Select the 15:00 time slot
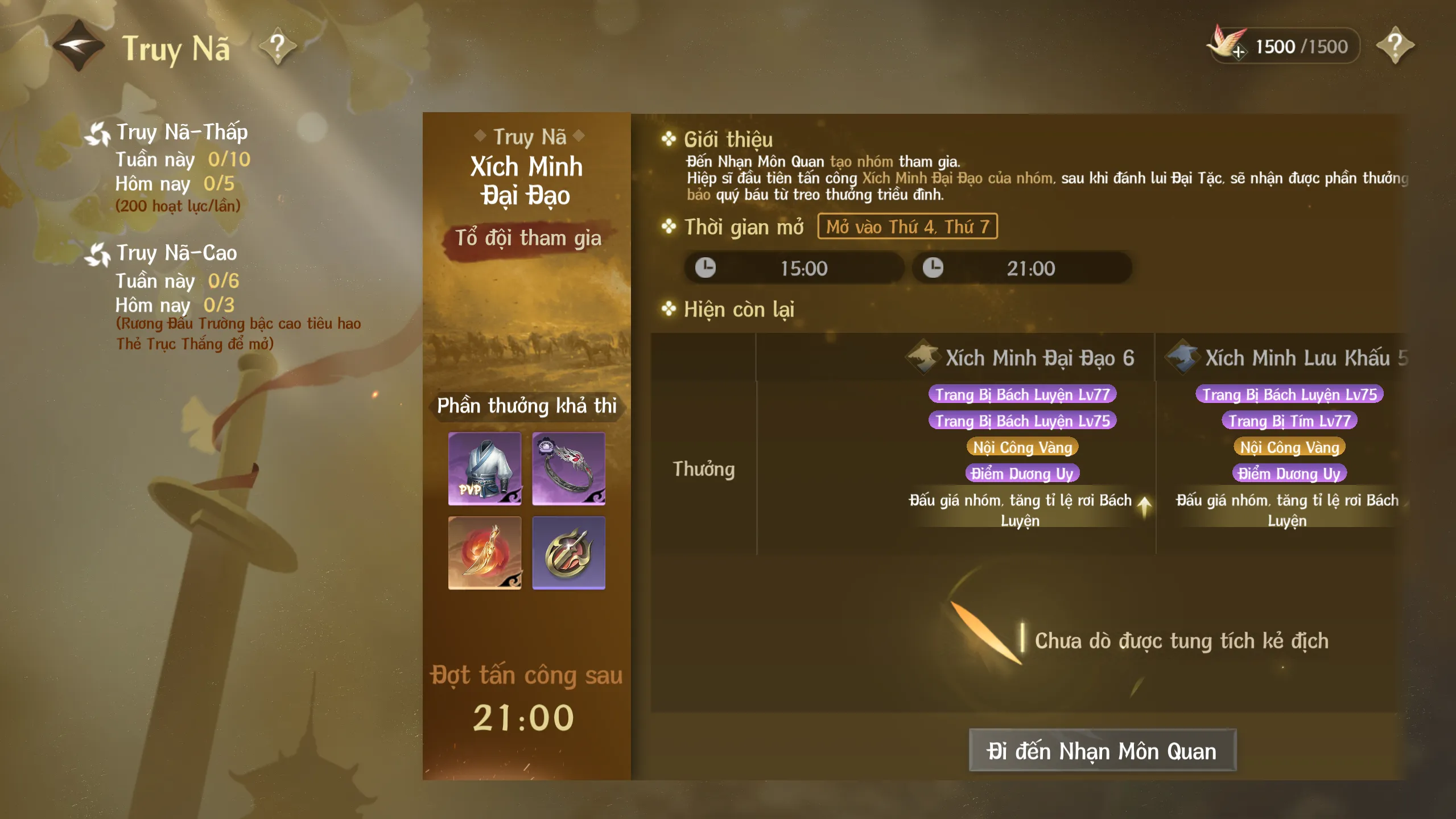 coord(794,268)
